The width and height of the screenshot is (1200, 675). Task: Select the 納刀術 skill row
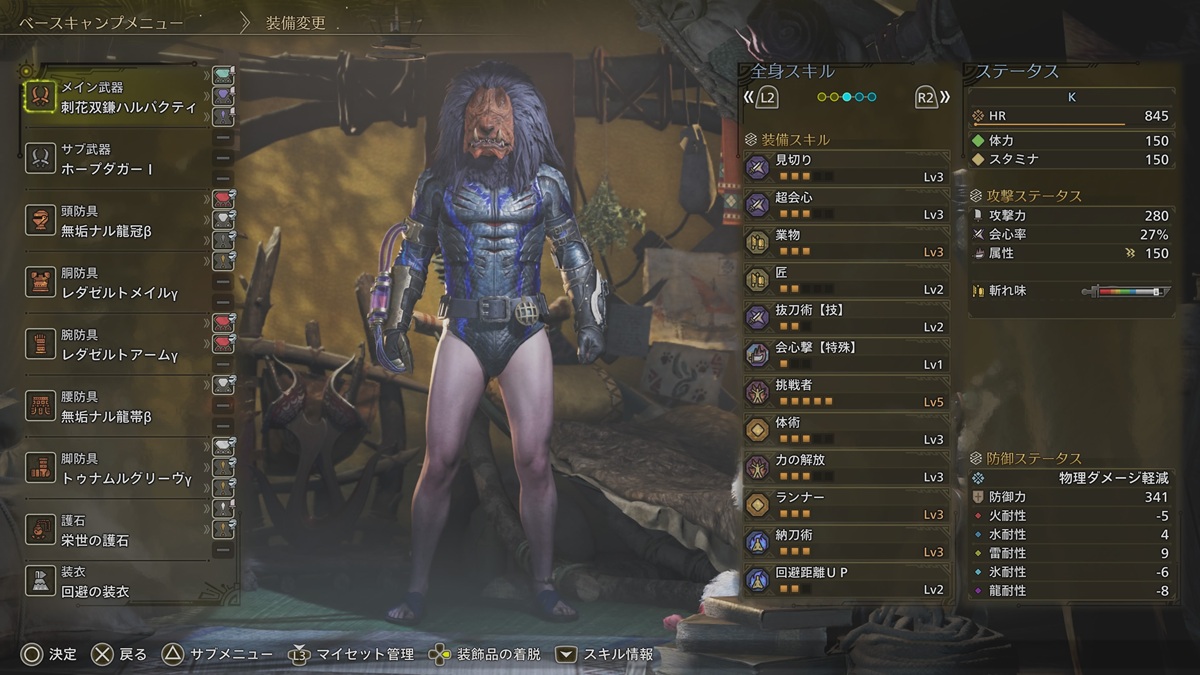point(845,542)
